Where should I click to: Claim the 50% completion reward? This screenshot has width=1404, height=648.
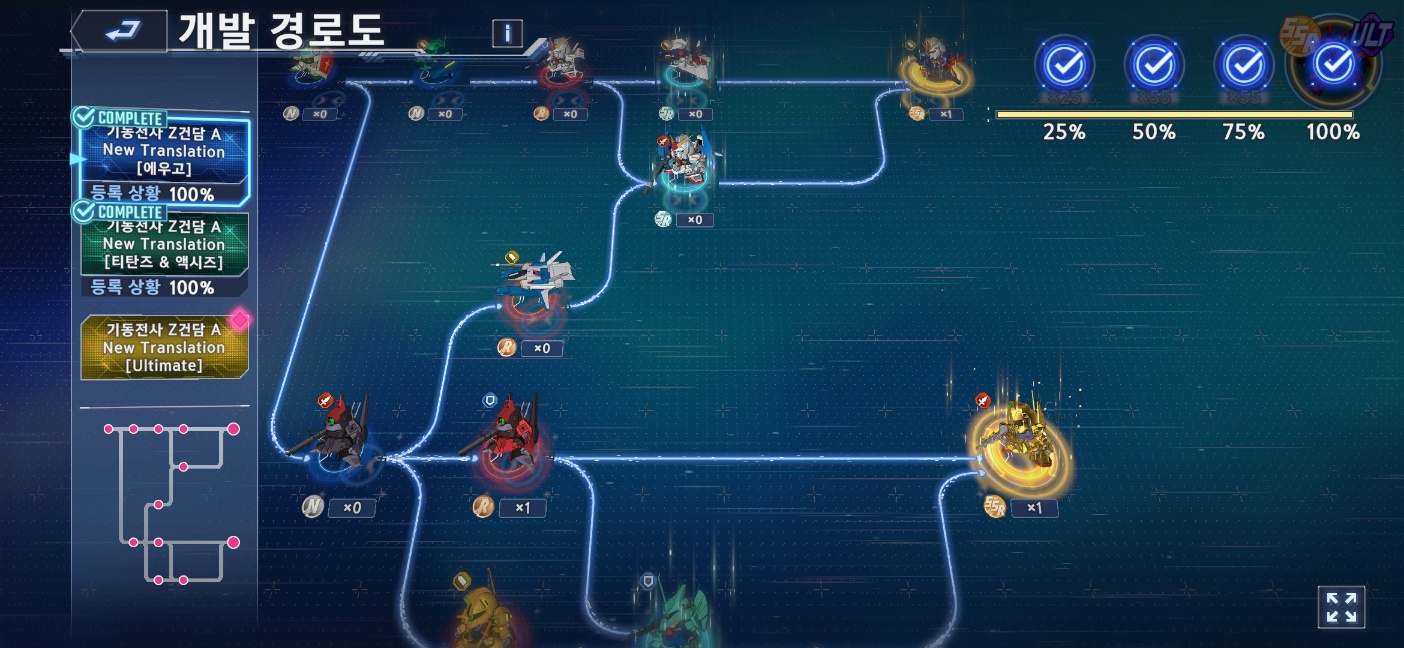(1154, 65)
